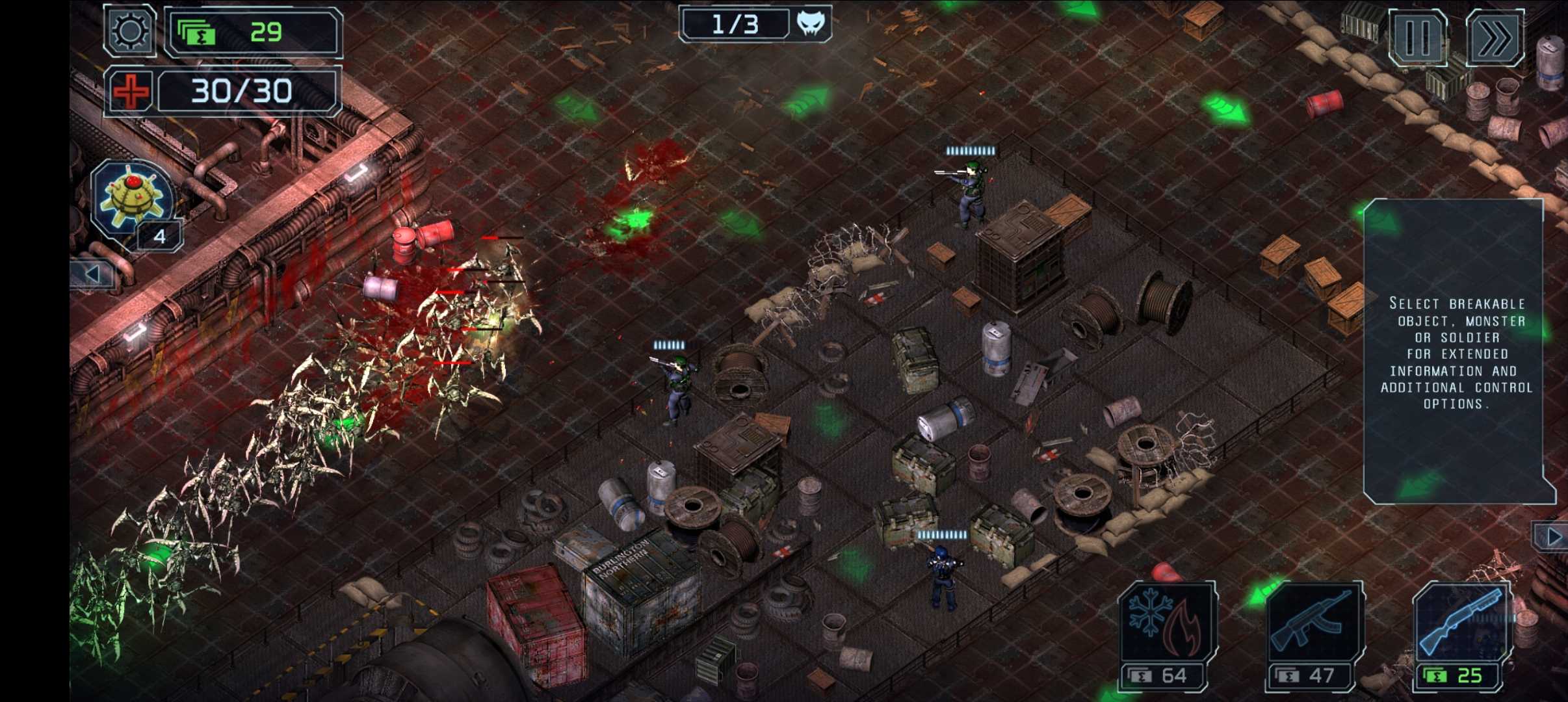Click the left arrow panel tab
Image resolution: width=1568 pixels, height=702 pixels.
[92, 274]
